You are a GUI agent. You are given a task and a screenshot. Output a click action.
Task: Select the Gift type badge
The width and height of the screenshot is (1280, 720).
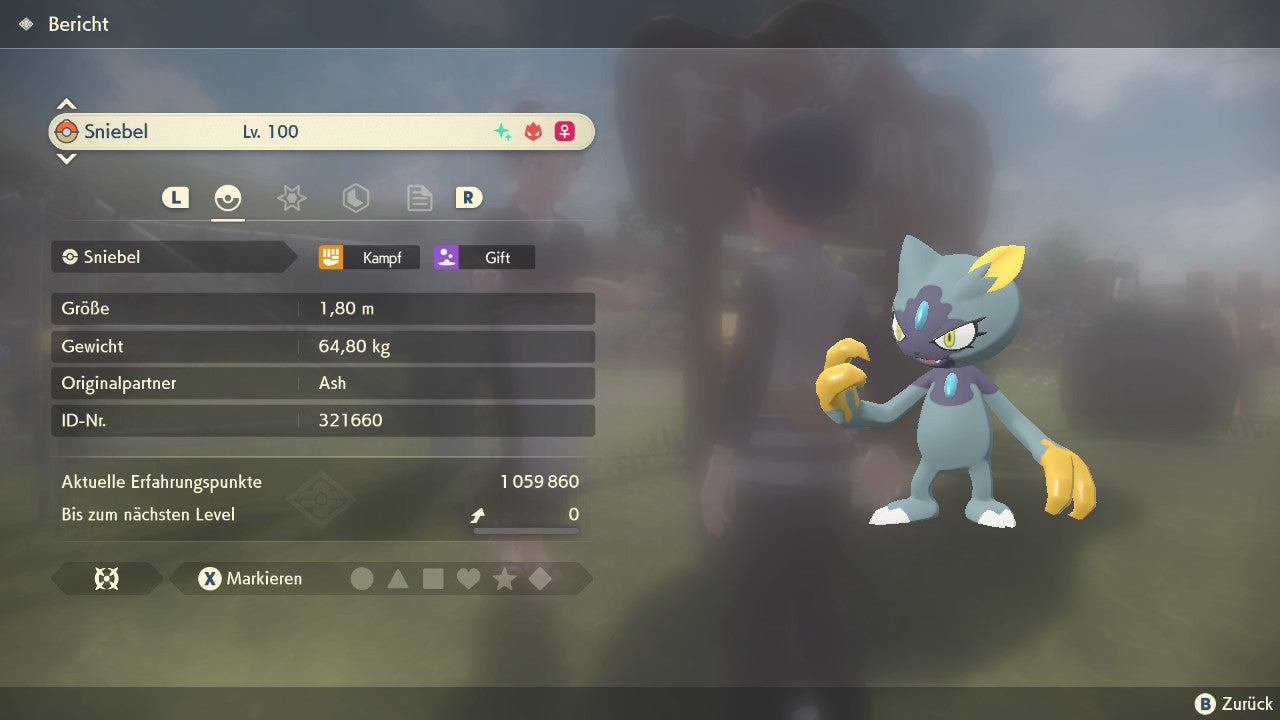[x=484, y=257]
